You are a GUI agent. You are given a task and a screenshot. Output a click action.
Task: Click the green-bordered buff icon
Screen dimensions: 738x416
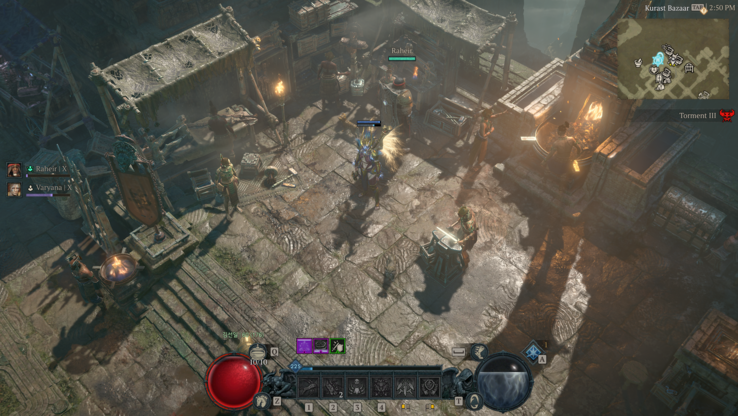(338, 346)
